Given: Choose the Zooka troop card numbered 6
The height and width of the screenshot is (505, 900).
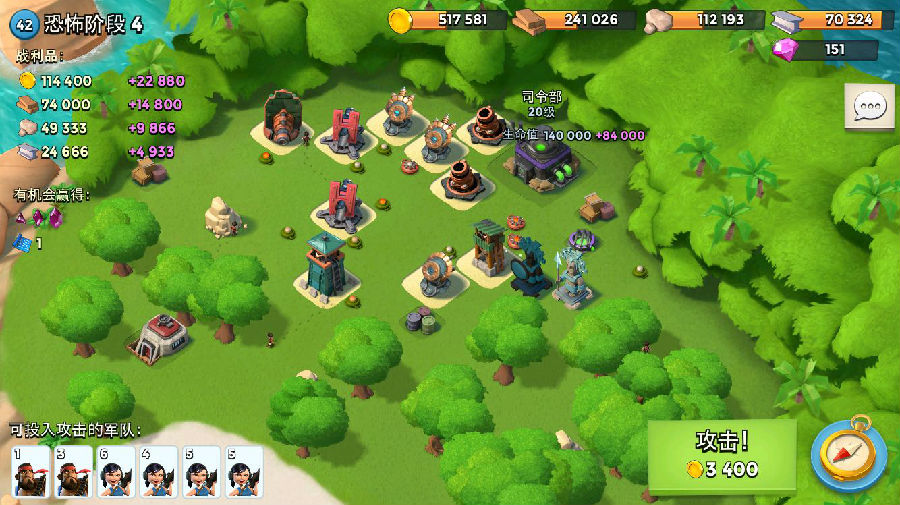Looking at the screenshot, I should pos(116,471).
